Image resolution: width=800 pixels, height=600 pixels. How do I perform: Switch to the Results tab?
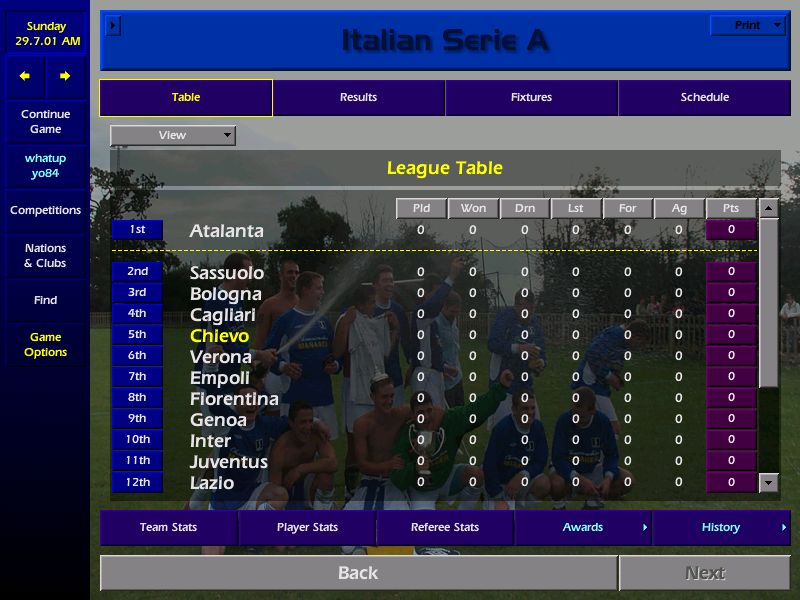point(358,98)
